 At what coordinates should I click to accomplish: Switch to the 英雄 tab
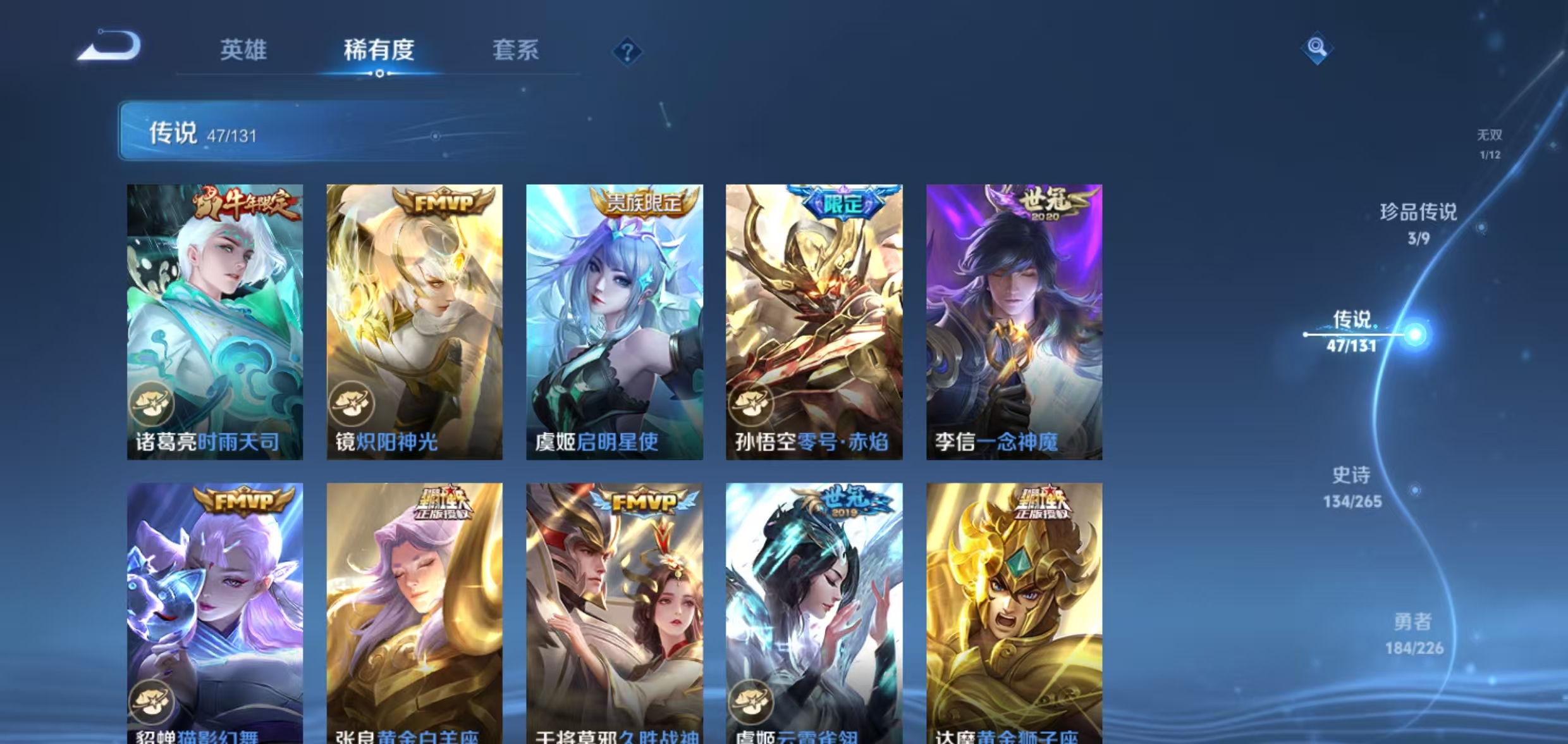coord(245,49)
